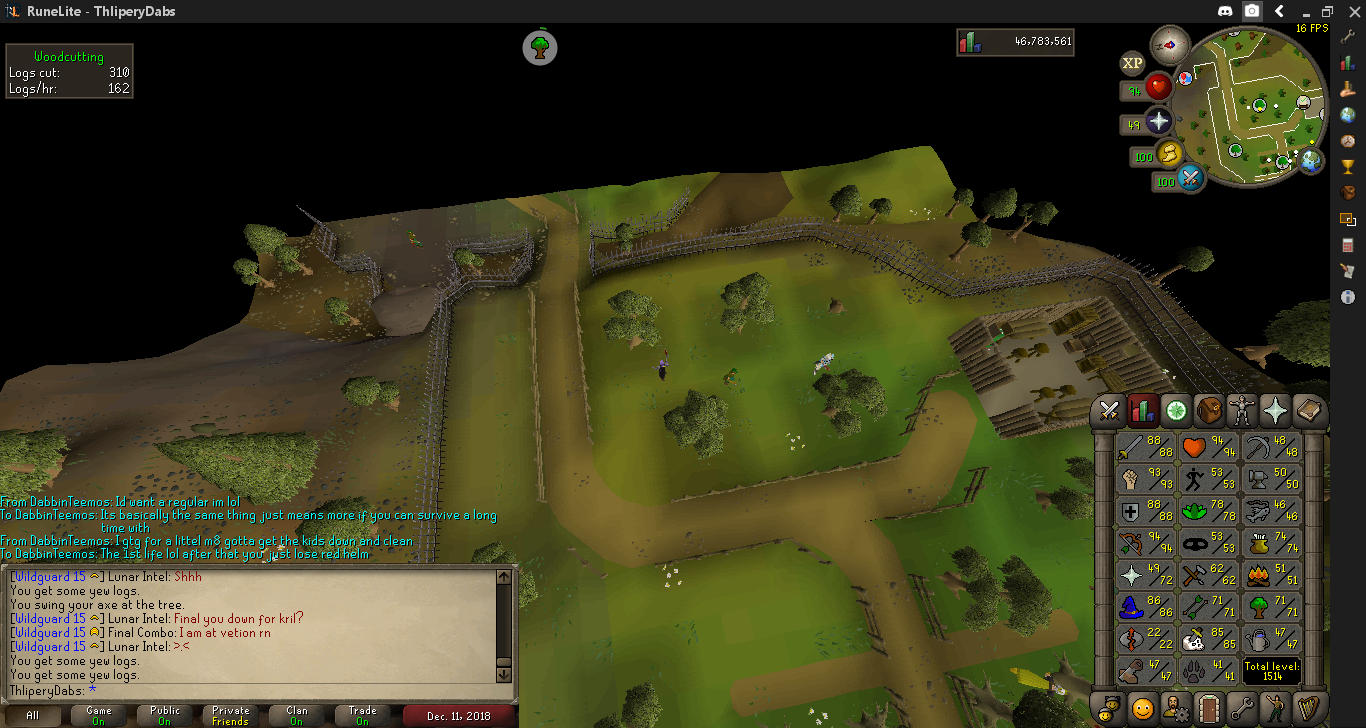Switch to the Inventory backpack tab
The width and height of the screenshot is (1366, 728).
pos(1209,409)
